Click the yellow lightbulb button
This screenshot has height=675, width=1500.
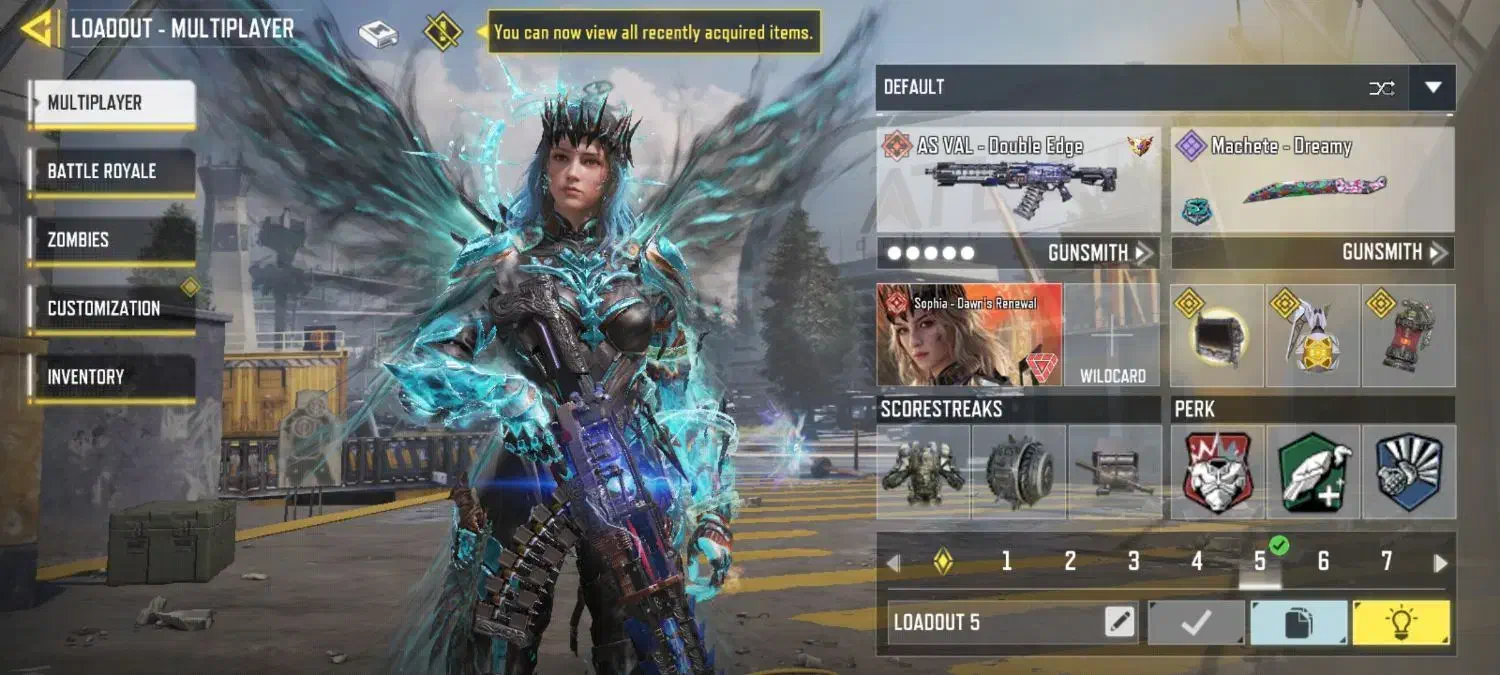click(1400, 622)
